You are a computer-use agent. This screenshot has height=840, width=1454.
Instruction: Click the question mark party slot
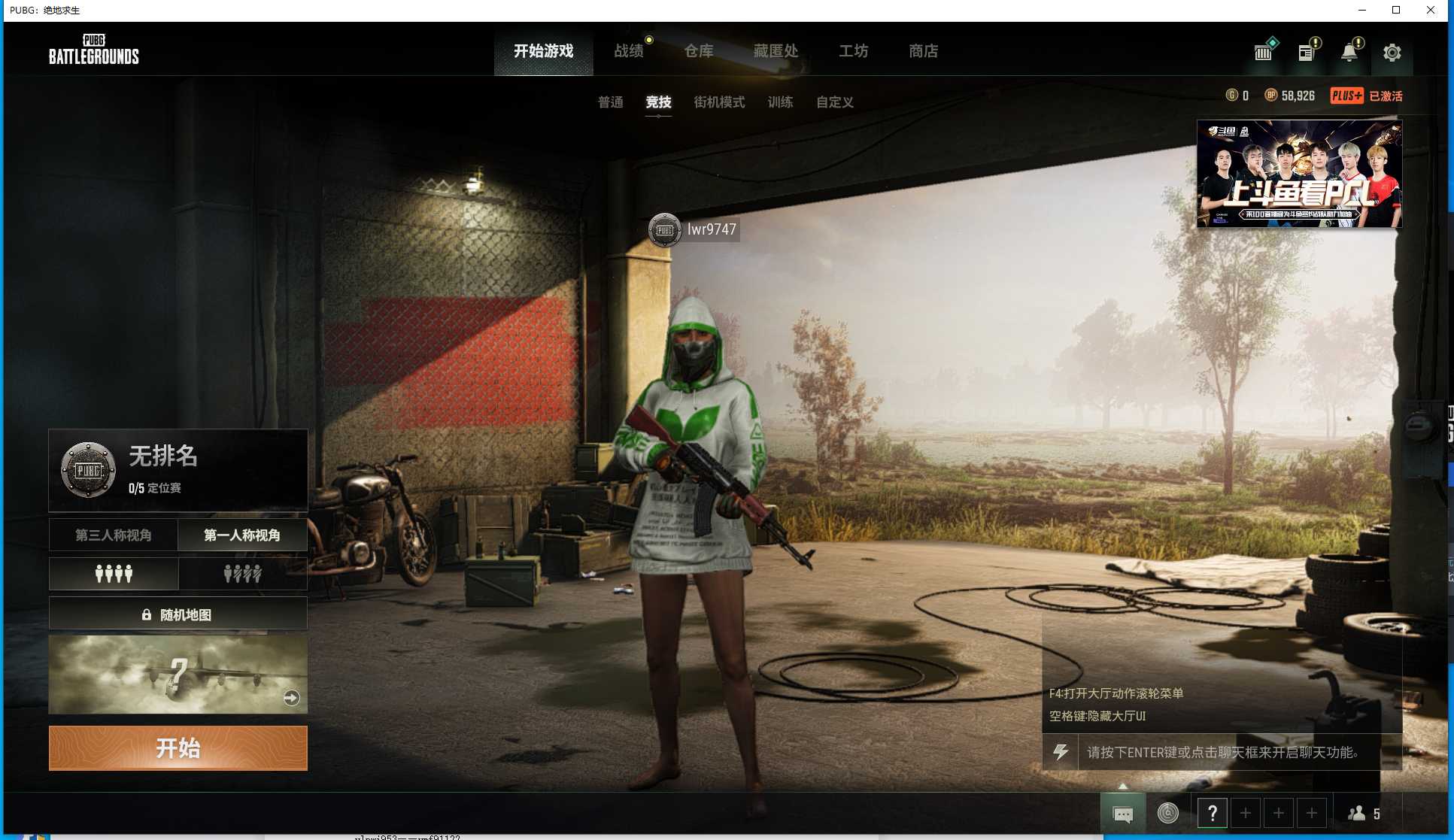(x=1213, y=813)
